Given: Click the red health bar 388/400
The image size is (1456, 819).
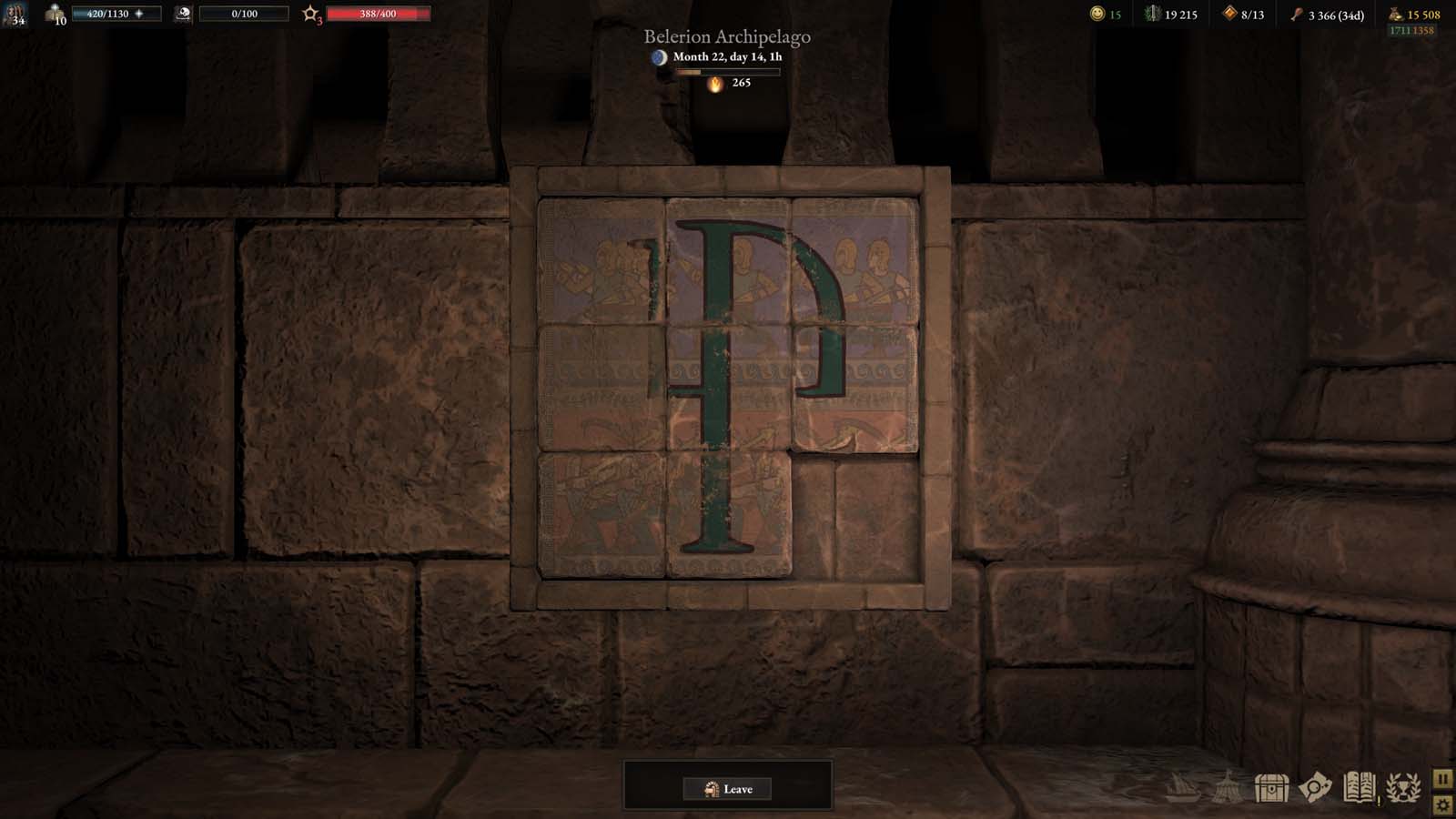Looking at the screenshot, I should coord(378,15).
